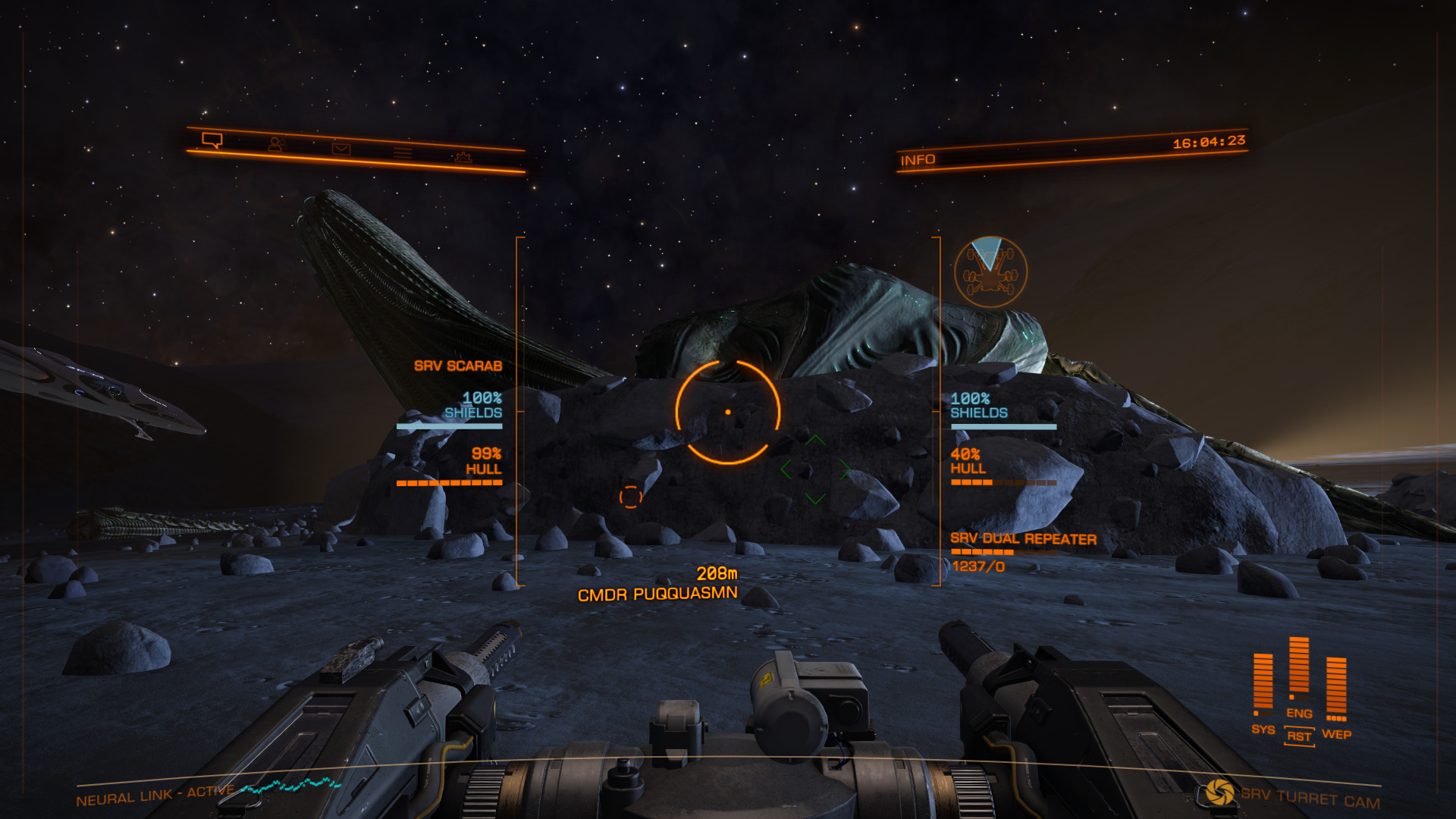Switch to the friends and players tab
The height and width of the screenshot is (819, 1456).
[x=276, y=144]
